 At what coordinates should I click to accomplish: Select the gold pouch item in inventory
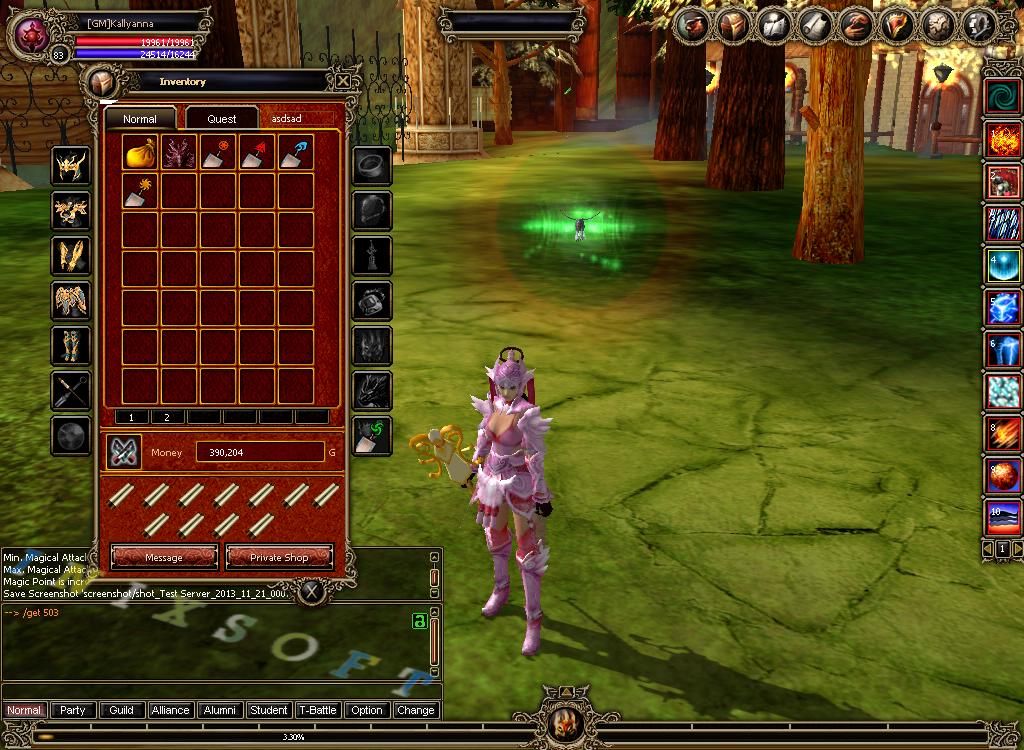[x=140, y=152]
